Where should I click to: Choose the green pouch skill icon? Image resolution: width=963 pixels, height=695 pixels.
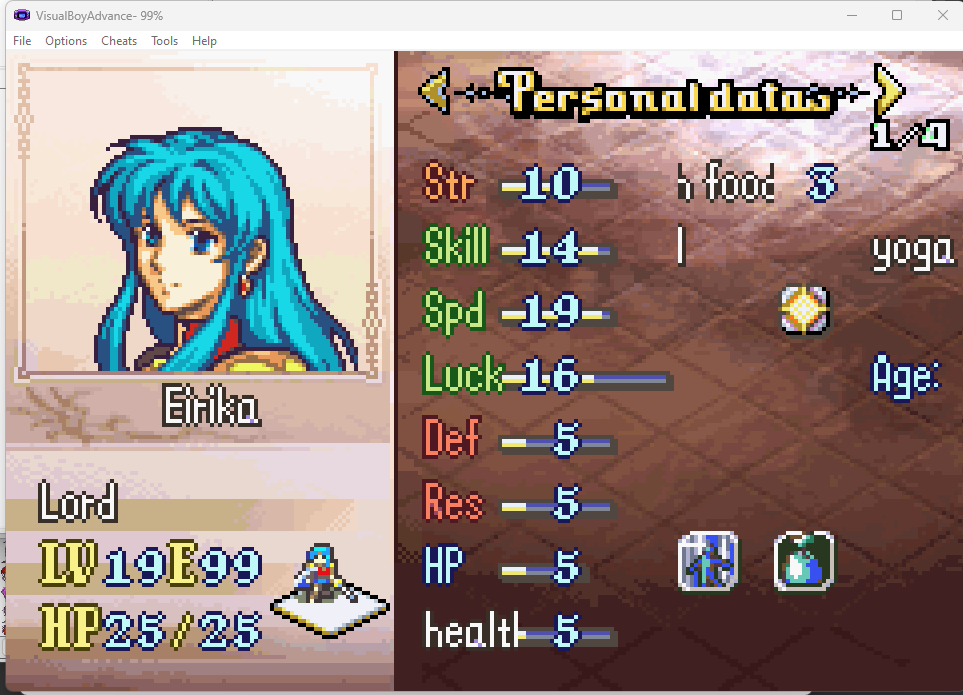tap(804, 561)
